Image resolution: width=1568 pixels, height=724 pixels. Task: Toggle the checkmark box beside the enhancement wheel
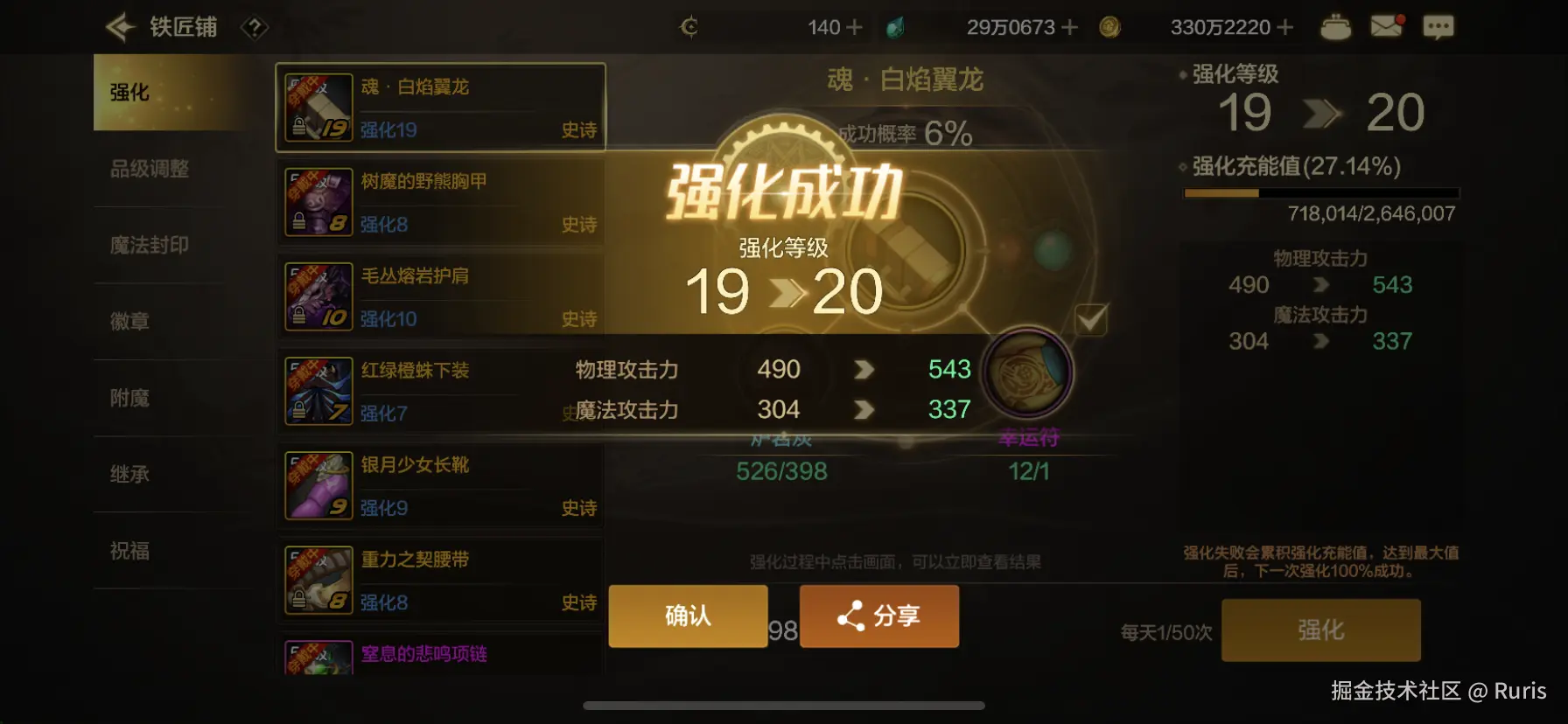(1090, 321)
